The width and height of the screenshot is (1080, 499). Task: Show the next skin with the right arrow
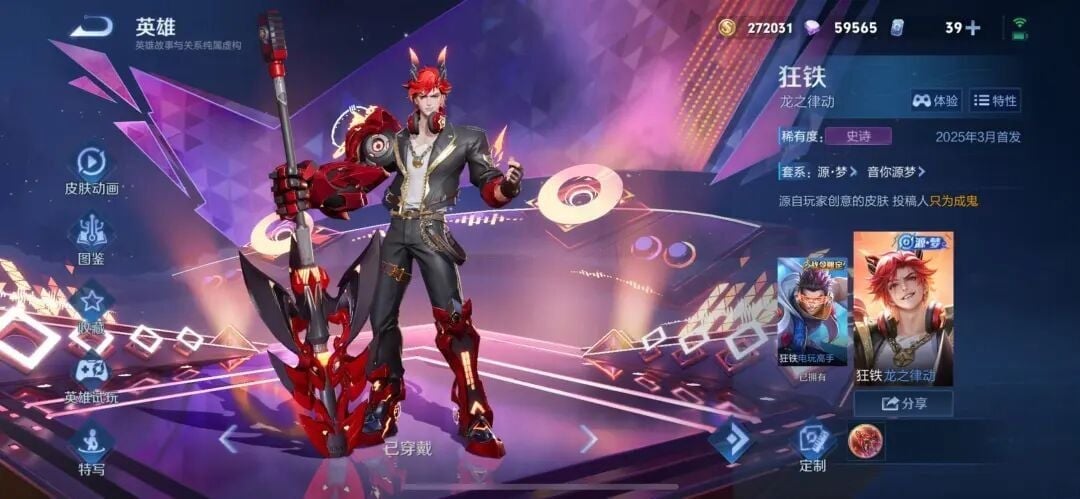pos(589,438)
